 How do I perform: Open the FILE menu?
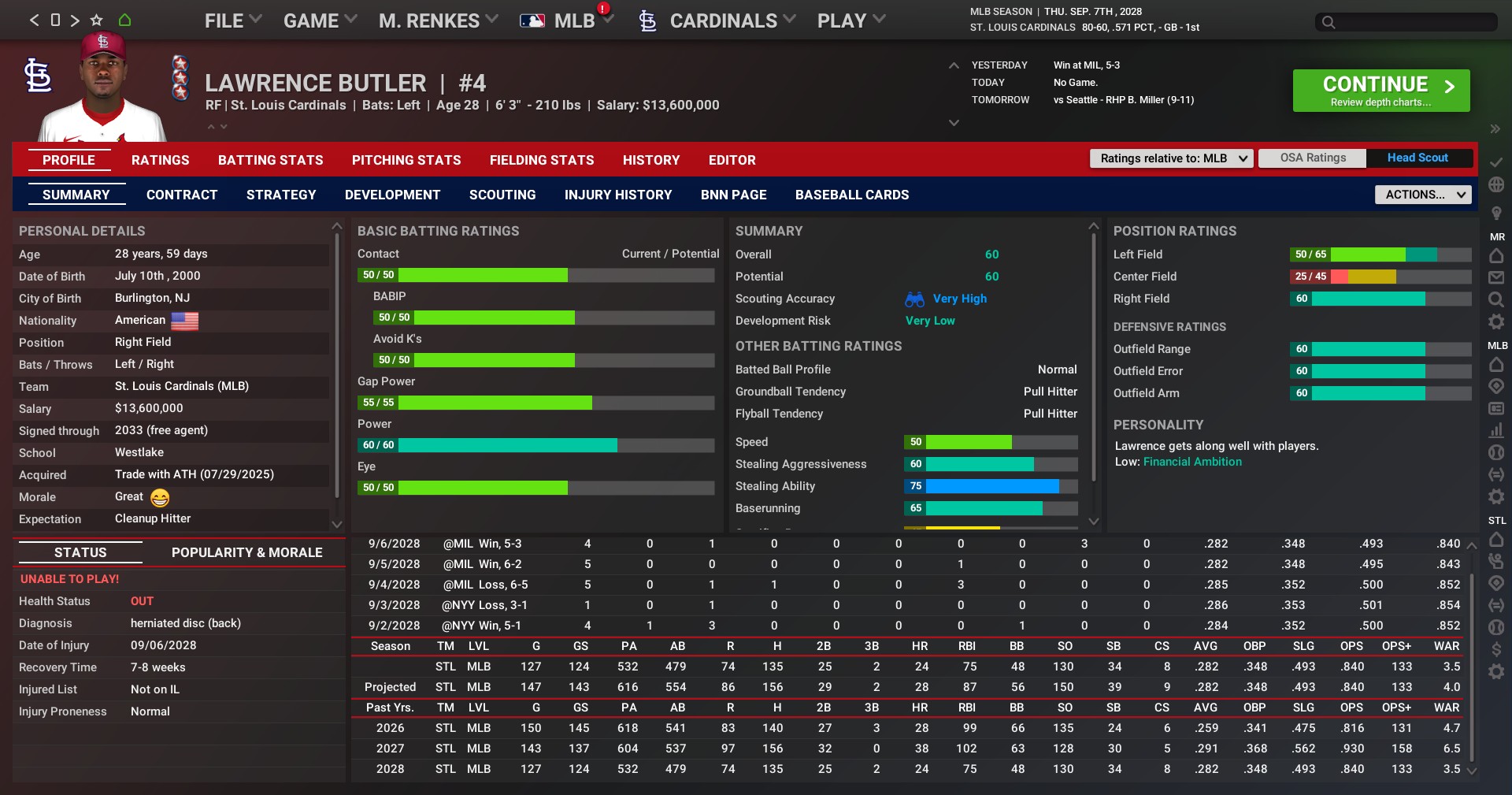point(232,21)
